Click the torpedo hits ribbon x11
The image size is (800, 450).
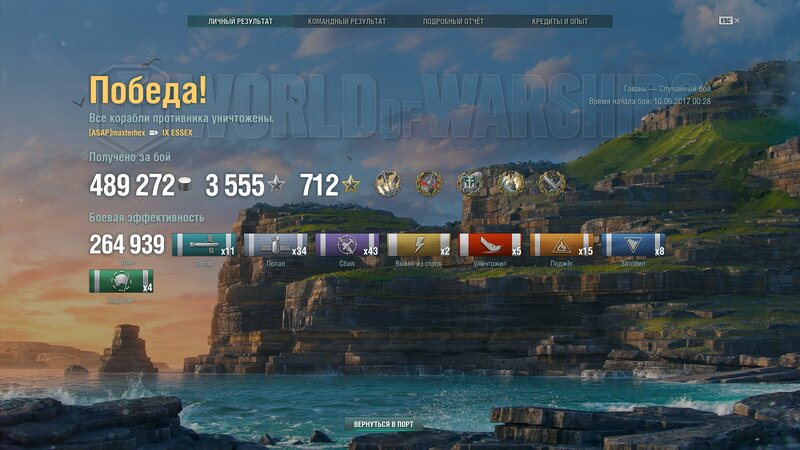pyautogui.click(x=204, y=245)
